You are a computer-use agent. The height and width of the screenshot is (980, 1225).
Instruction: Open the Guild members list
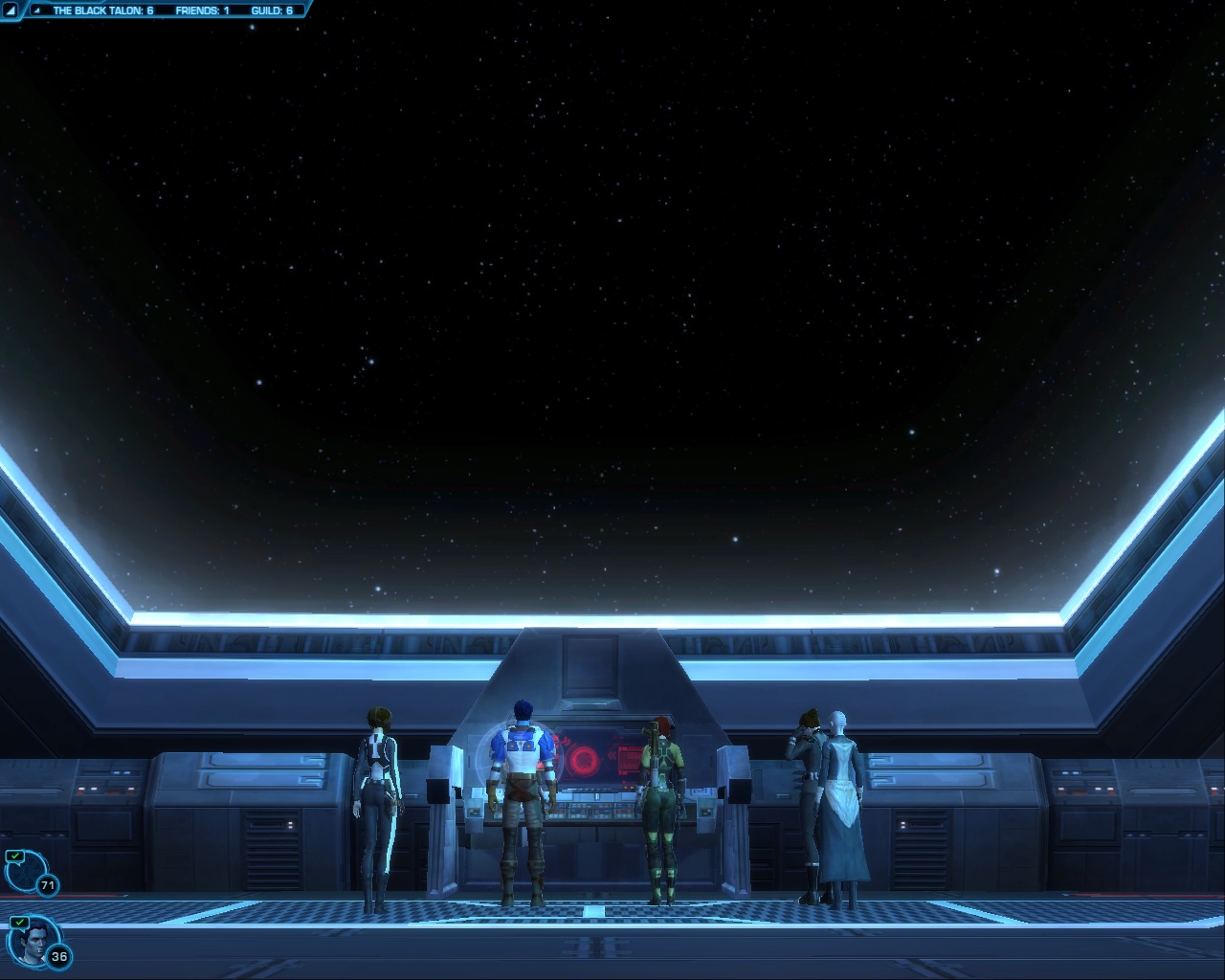tap(272, 11)
